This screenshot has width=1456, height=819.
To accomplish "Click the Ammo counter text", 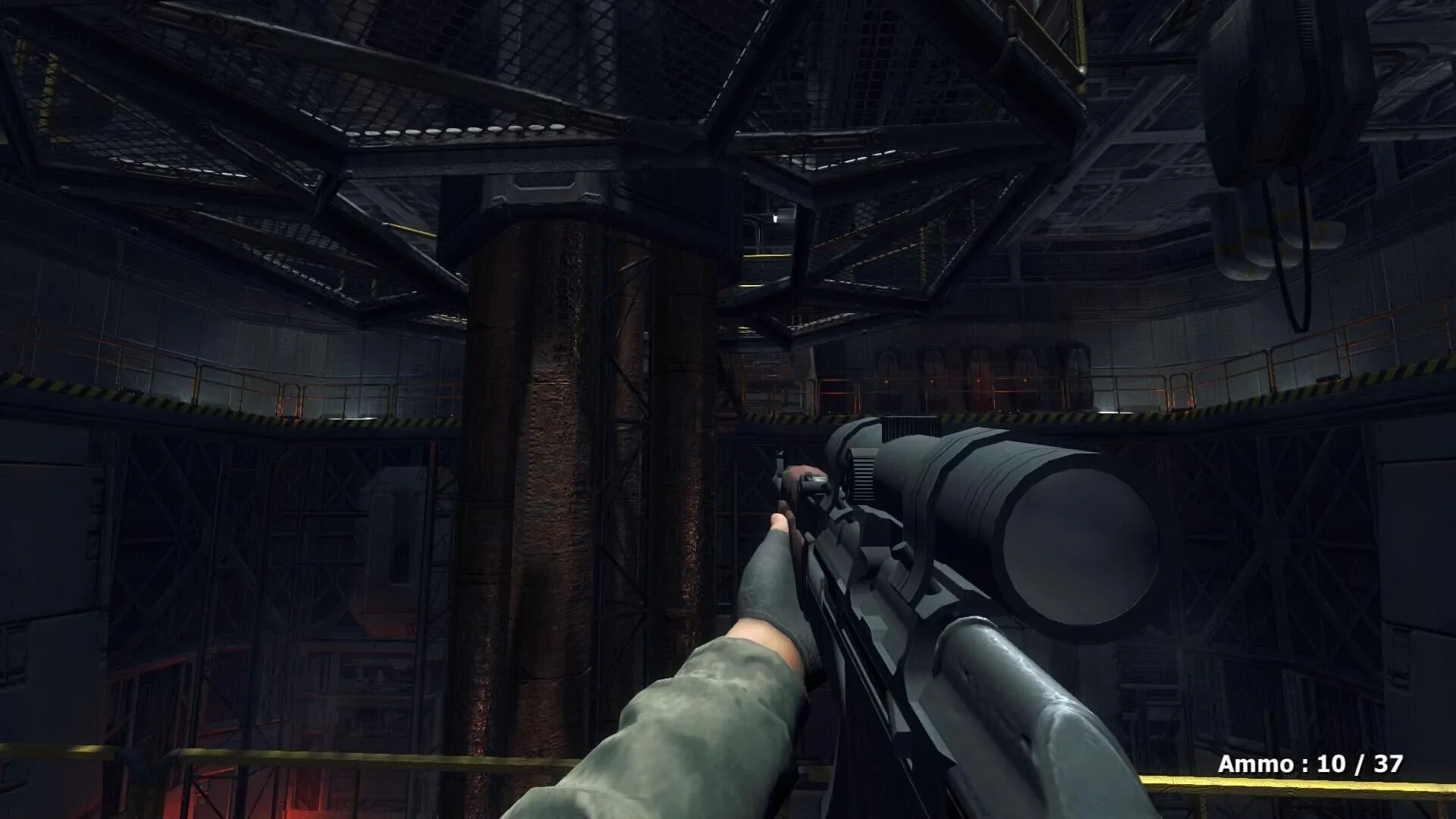I will pos(1256,764).
